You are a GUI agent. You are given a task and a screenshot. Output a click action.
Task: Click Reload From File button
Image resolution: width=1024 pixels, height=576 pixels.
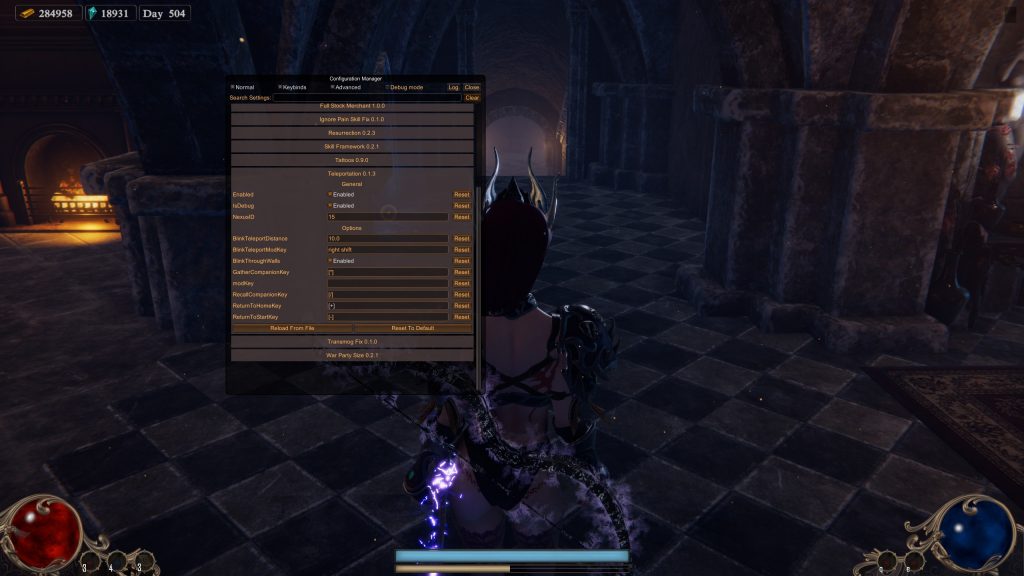(292, 328)
